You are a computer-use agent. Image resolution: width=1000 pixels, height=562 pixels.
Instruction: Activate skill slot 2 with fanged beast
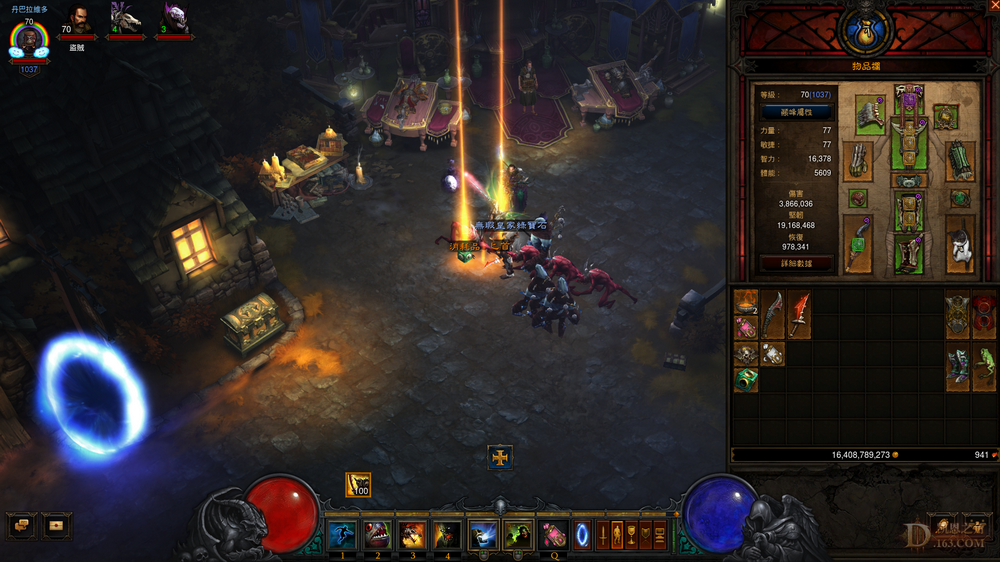[377, 534]
